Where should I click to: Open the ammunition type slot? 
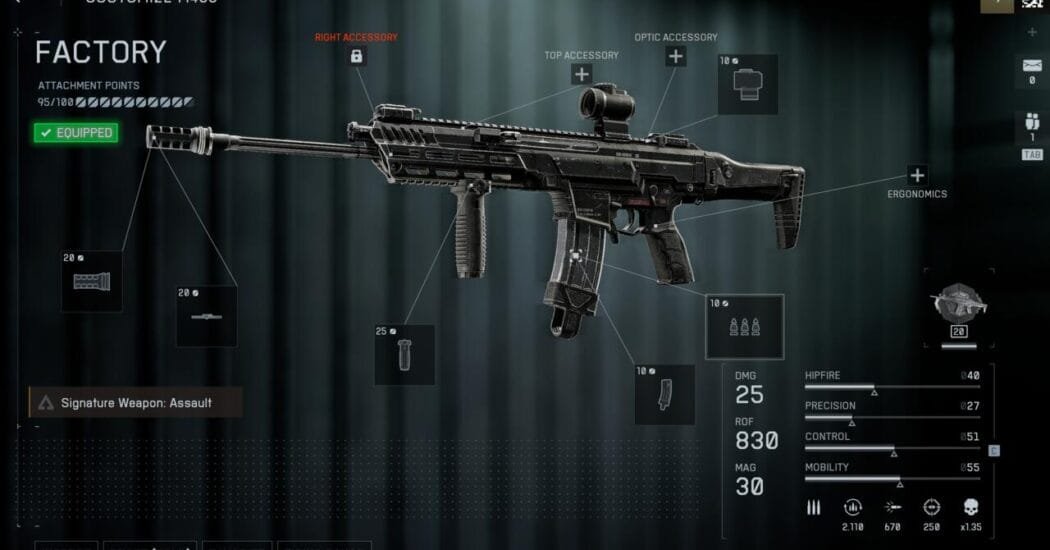(744, 326)
